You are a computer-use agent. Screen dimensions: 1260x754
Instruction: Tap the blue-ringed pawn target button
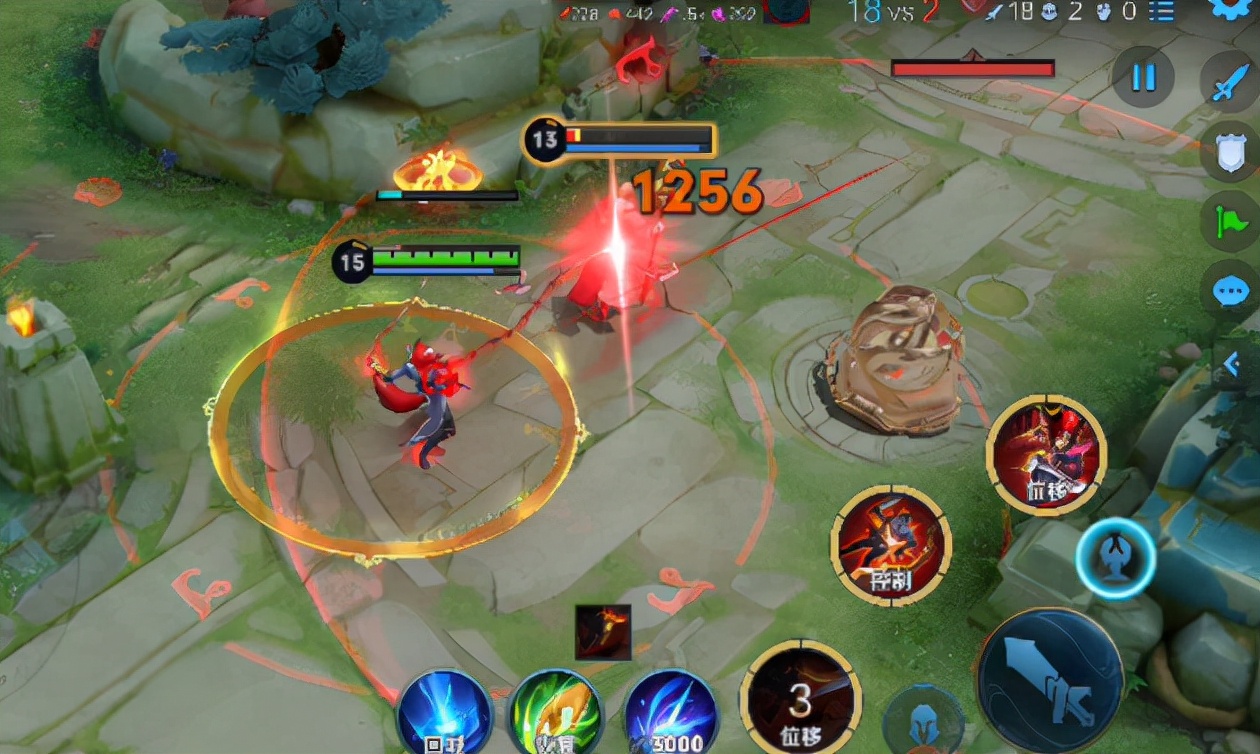pyautogui.click(x=1115, y=559)
